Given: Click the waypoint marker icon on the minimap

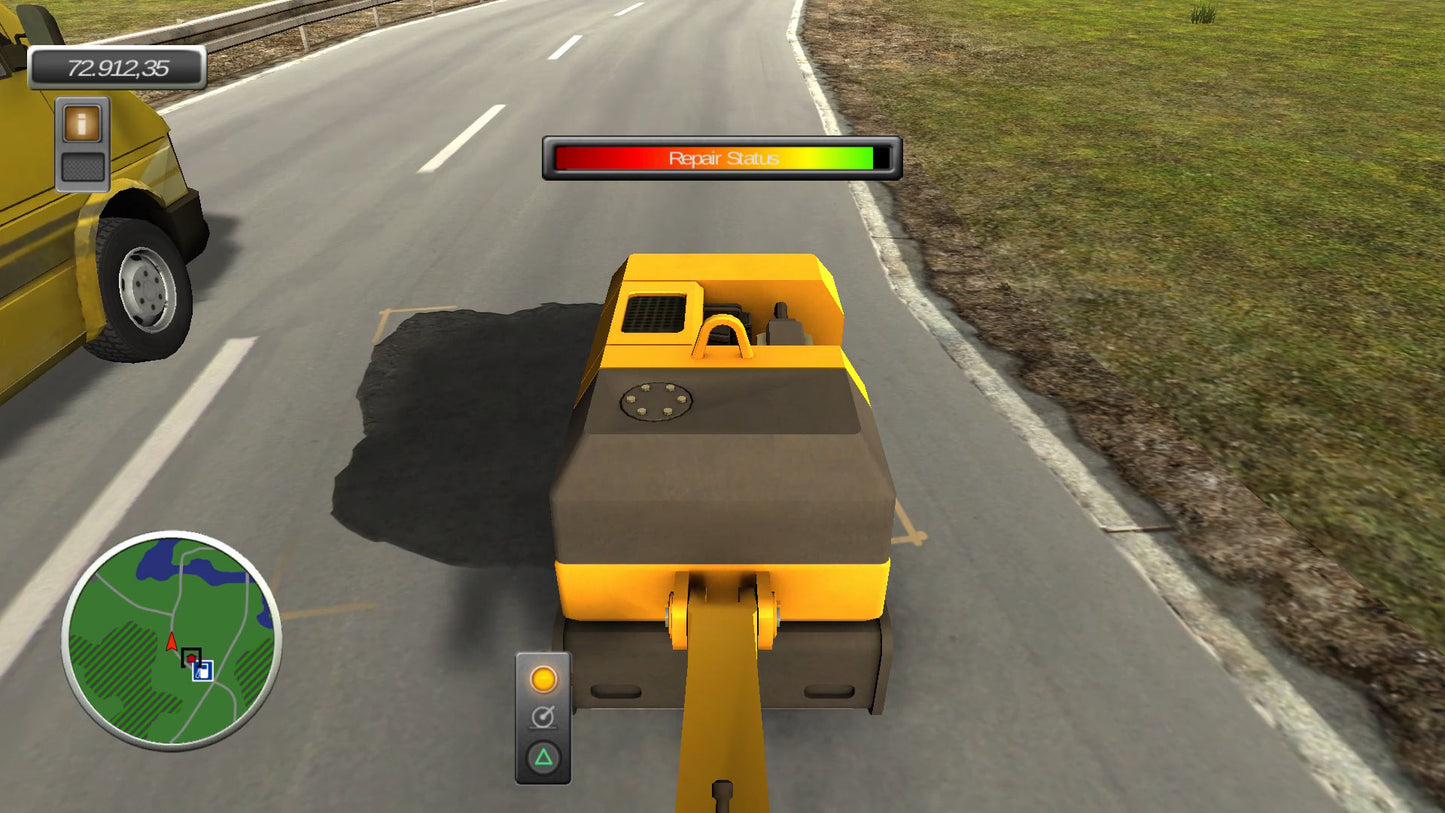Looking at the screenshot, I should pos(191,657).
